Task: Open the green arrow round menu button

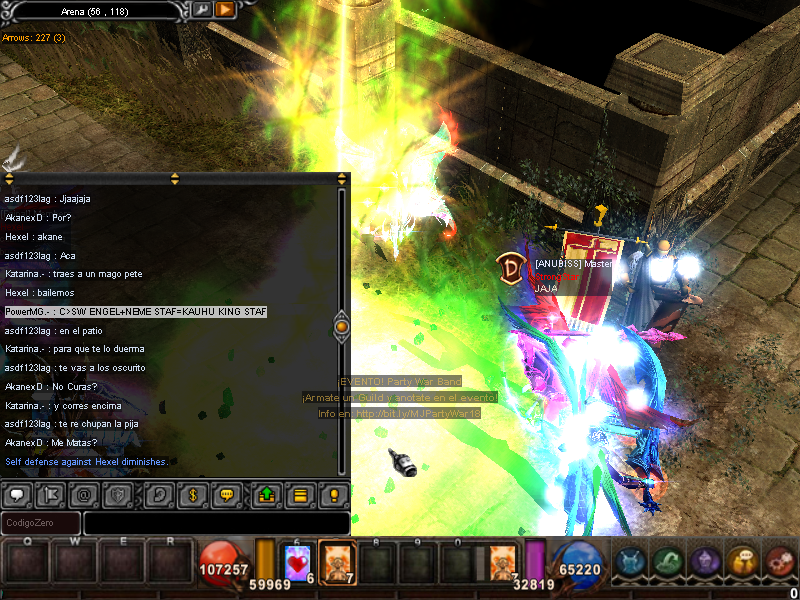Action: [x=669, y=563]
